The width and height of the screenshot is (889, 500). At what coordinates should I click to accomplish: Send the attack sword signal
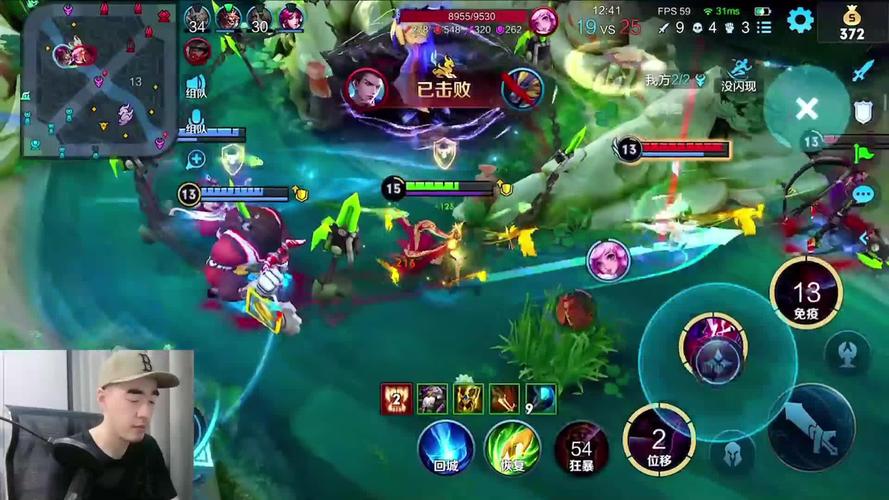(x=863, y=71)
